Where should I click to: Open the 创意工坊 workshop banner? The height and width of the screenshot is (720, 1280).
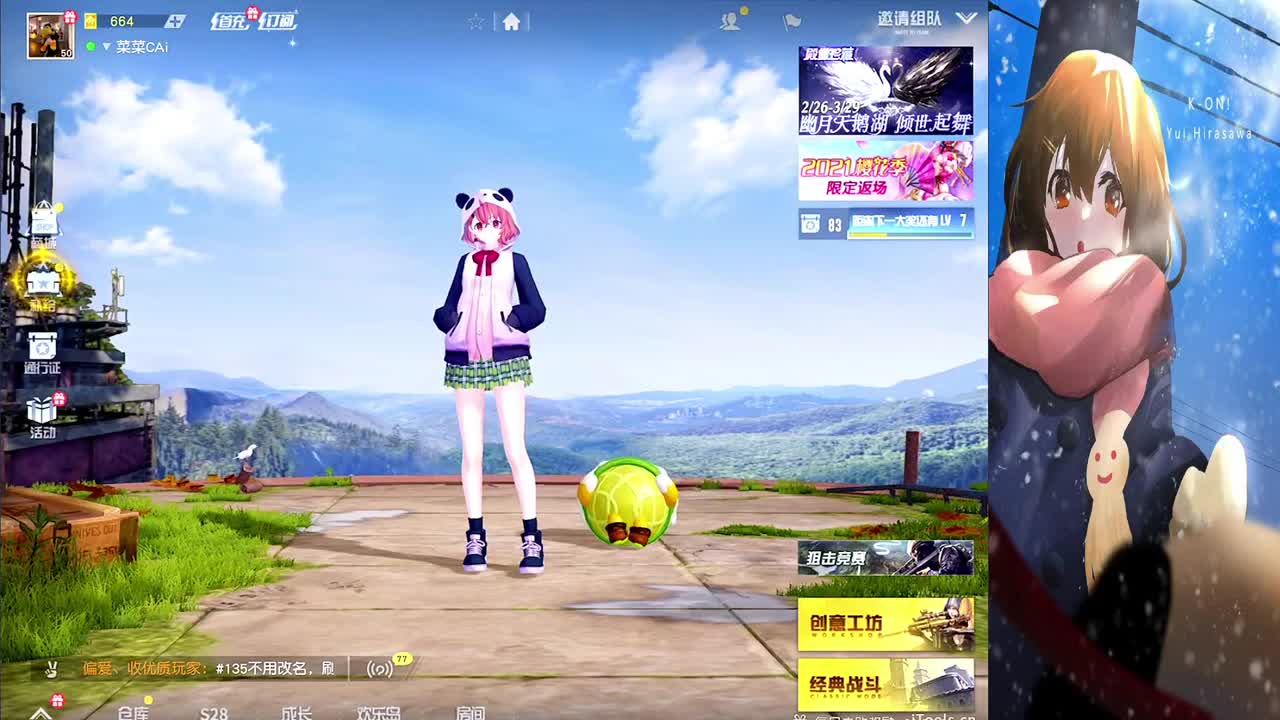[885, 622]
